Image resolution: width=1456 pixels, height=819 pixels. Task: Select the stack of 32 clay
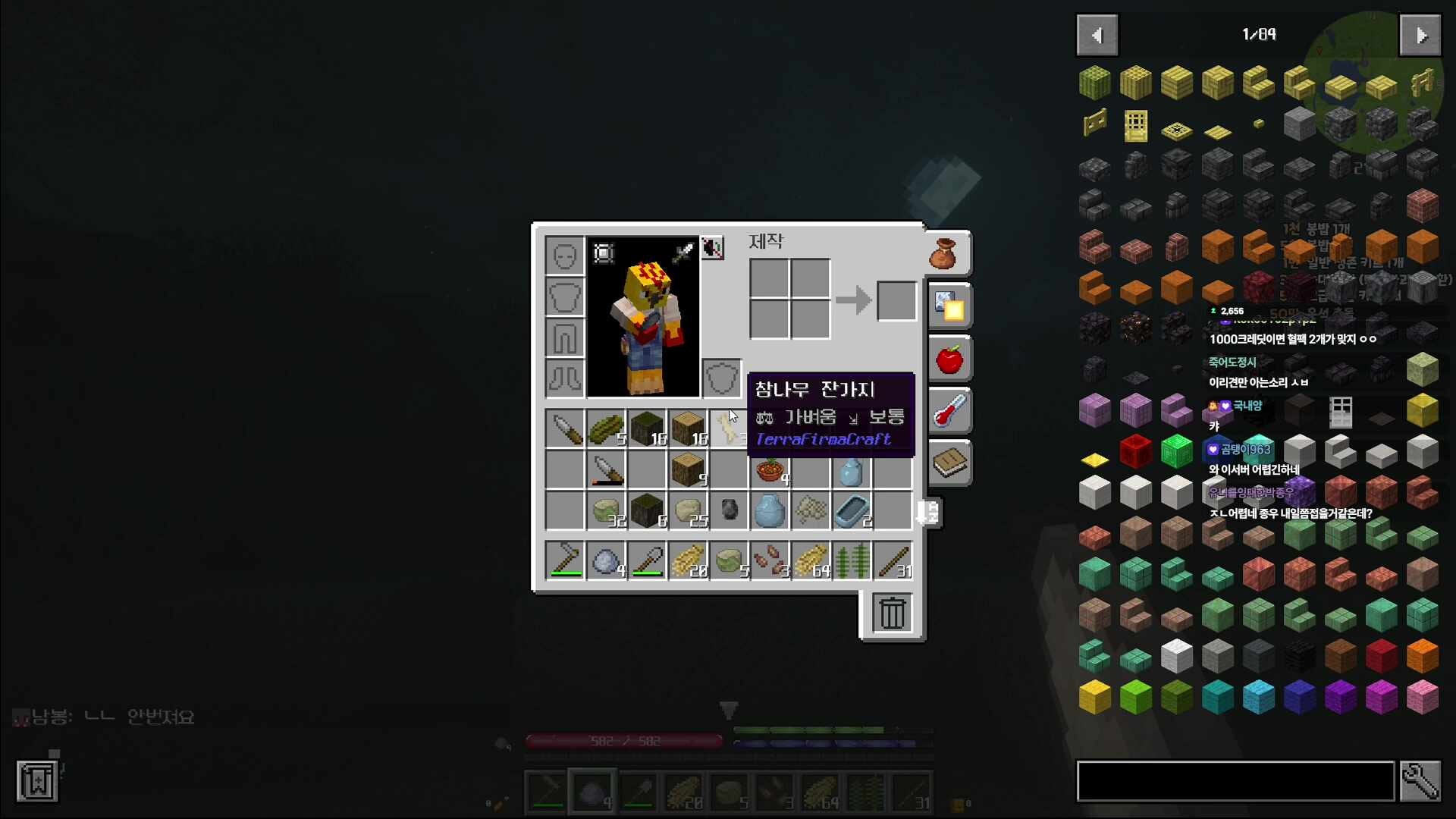point(606,511)
